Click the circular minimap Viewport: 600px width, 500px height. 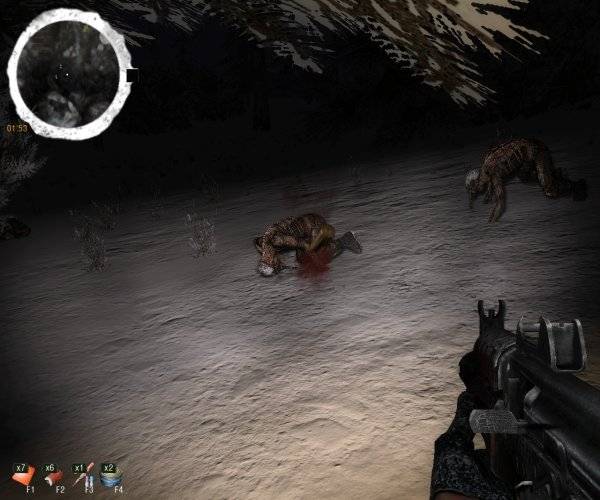(67, 74)
